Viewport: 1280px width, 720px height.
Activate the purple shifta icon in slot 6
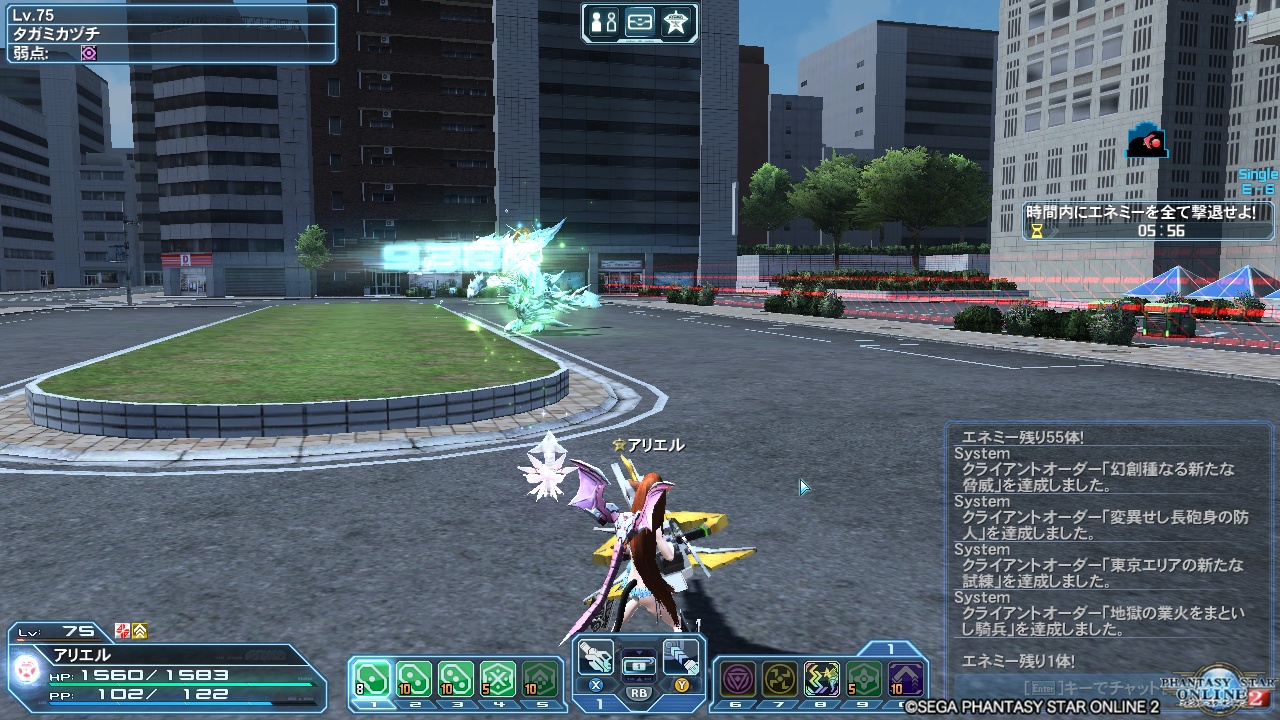(737, 679)
